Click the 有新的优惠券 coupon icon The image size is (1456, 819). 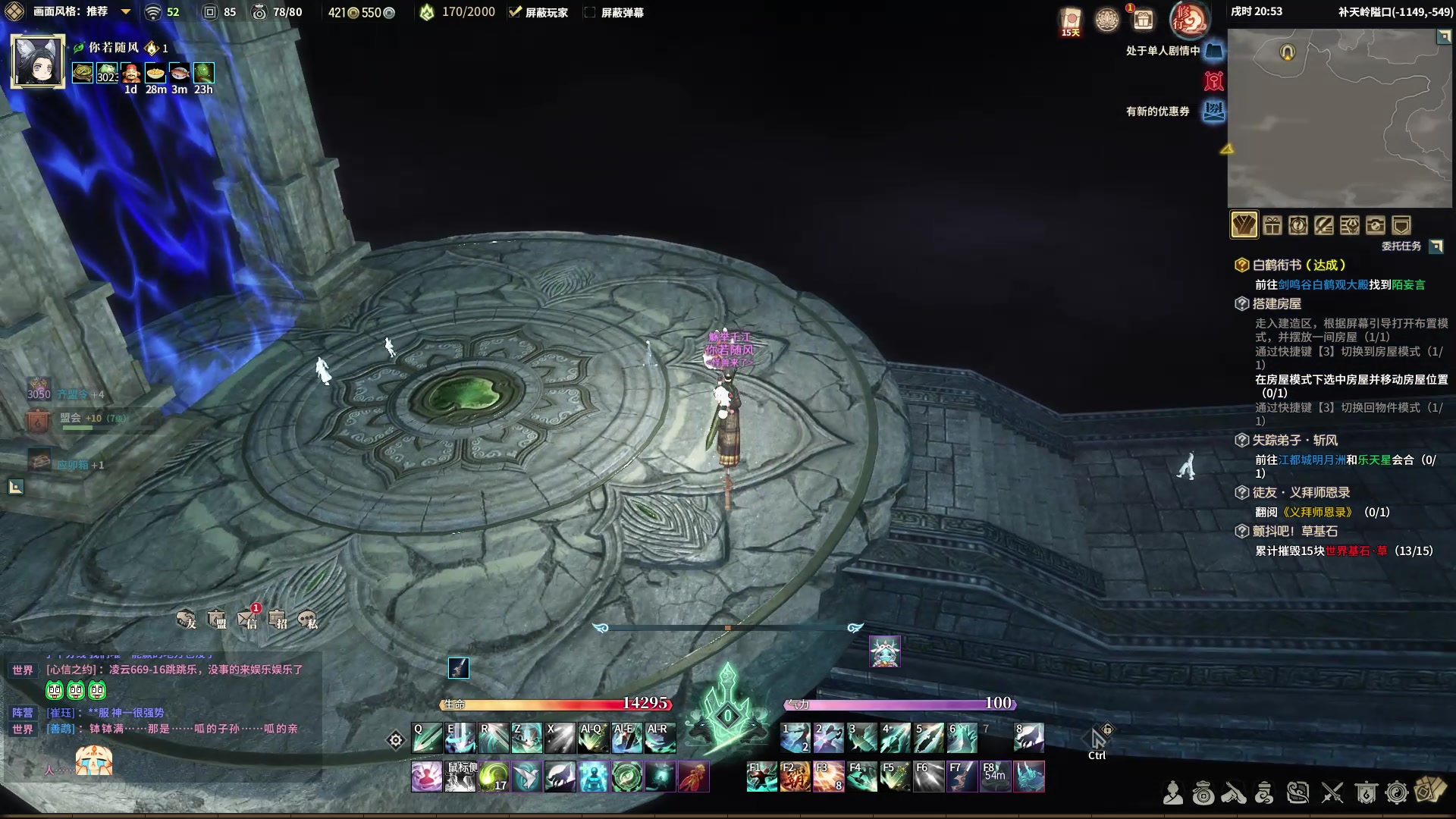pyautogui.click(x=1214, y=111)
